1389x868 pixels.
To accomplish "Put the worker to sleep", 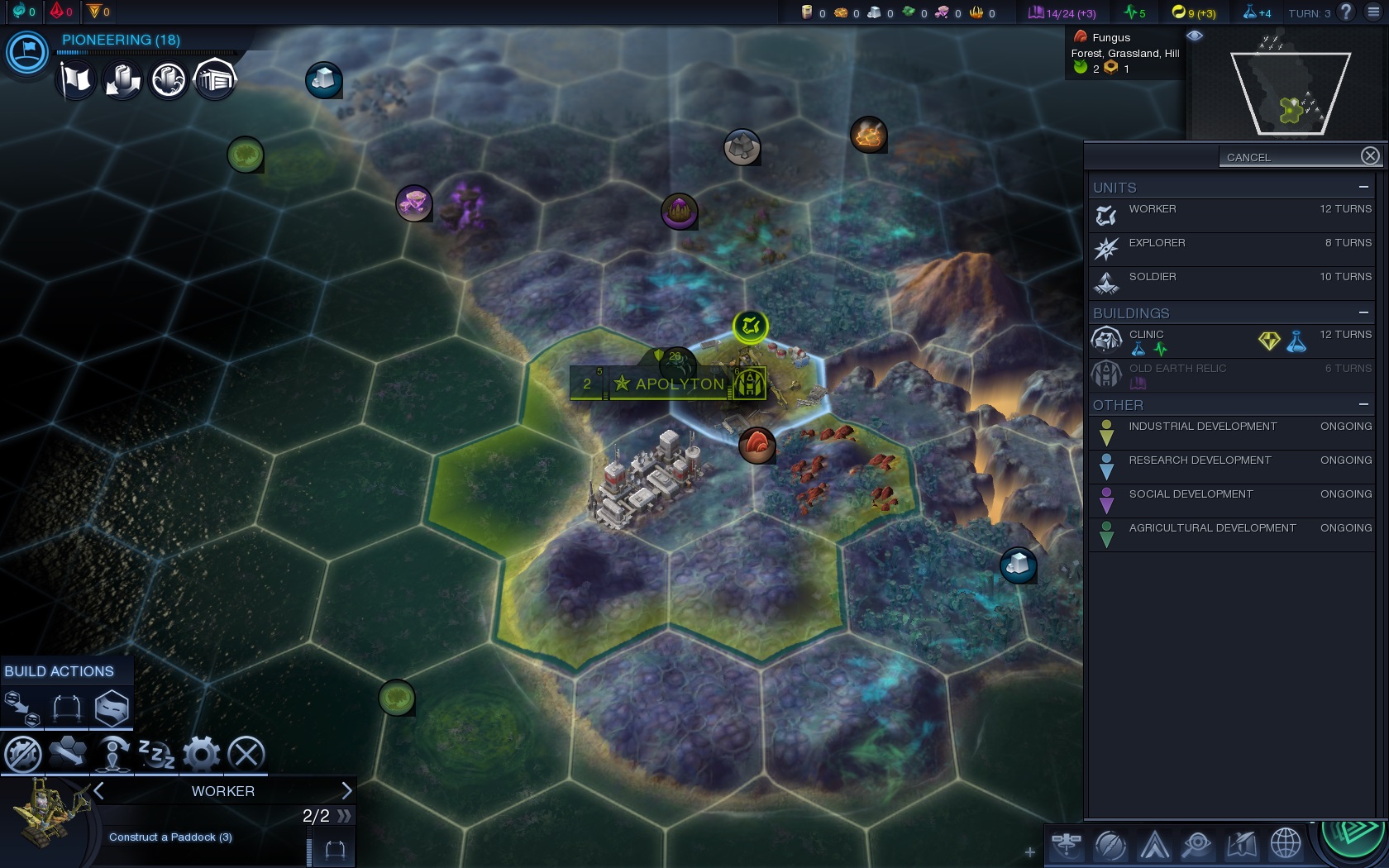I will [157, 754].
